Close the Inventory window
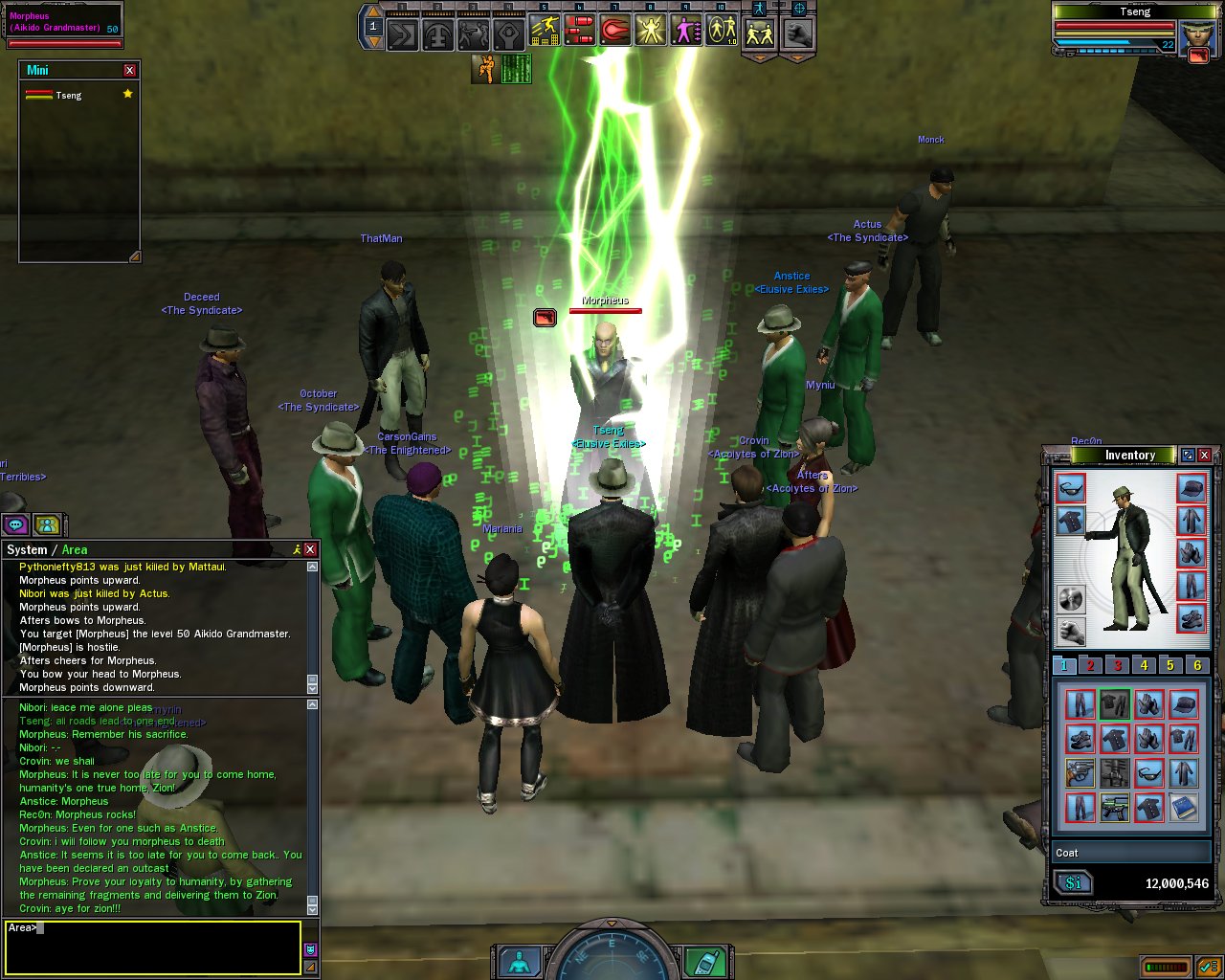This screenshot has width=1225, height=980. (x=1205, y=456)
